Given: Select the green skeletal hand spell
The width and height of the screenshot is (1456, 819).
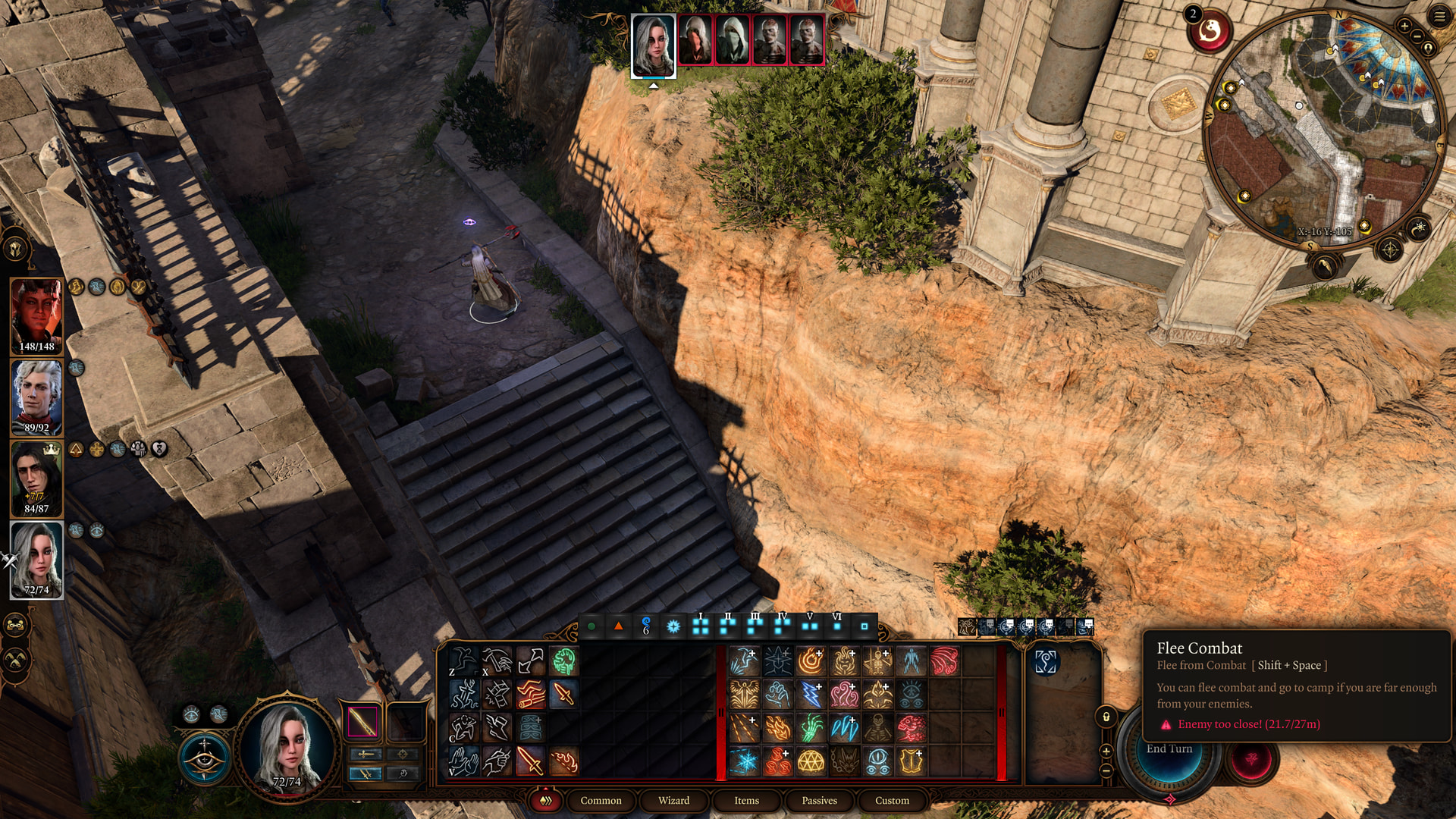Looking at the screenshot, I should (811, 727).
